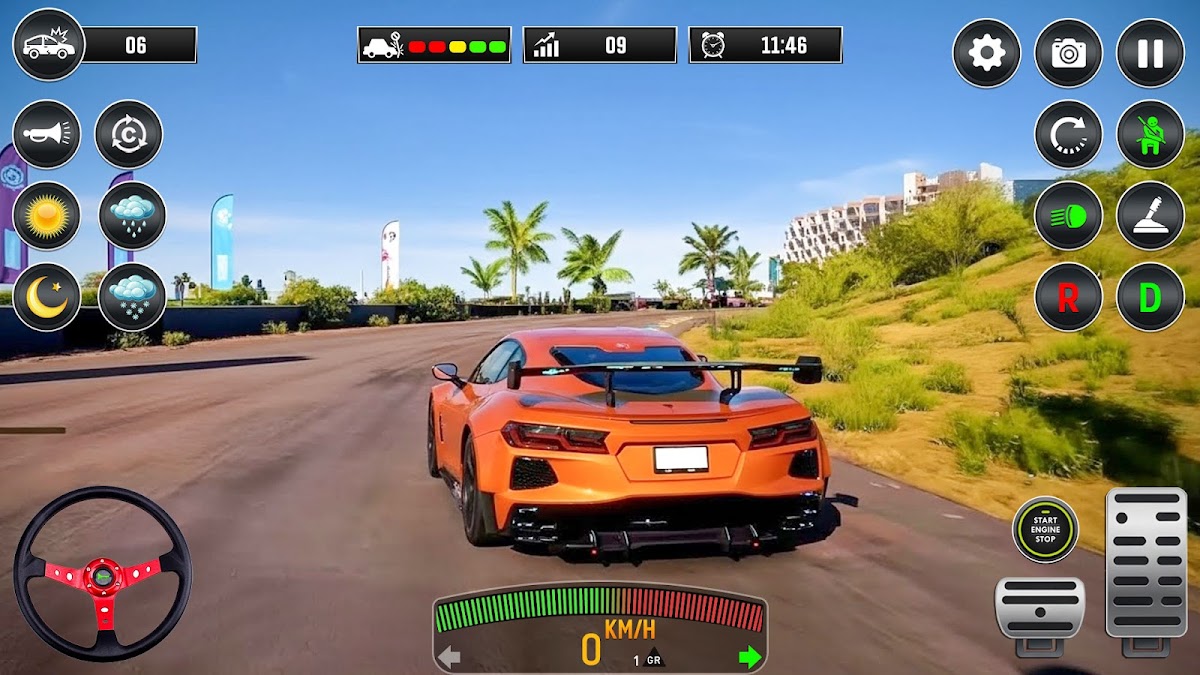The width and height of the screenshot is (1200, 675).
Task: Choose the rain weather icon
Action: pyautogui.click(x=132, y=215)
